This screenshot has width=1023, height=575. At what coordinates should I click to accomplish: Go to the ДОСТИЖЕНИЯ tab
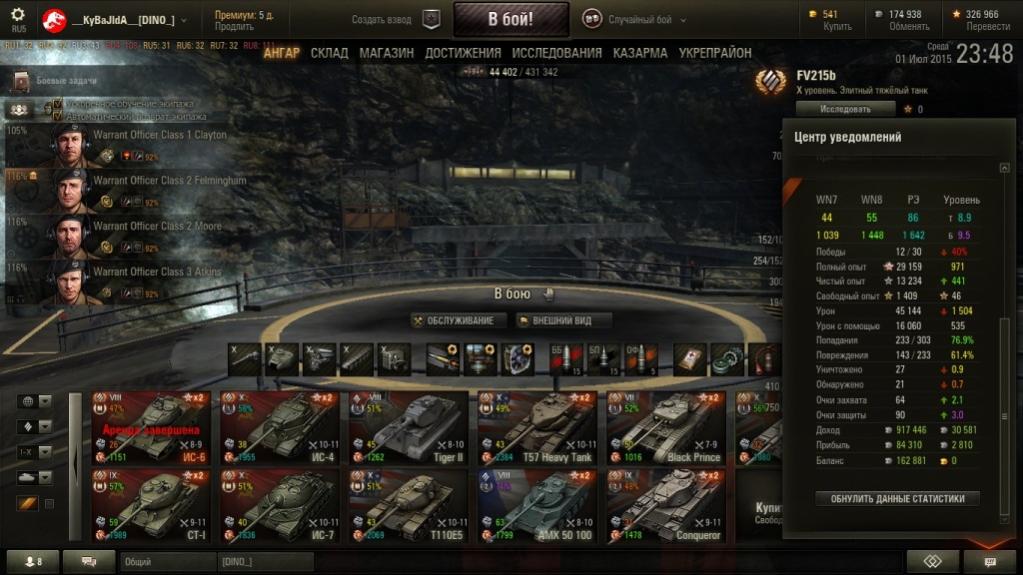[x=462, y=53]
